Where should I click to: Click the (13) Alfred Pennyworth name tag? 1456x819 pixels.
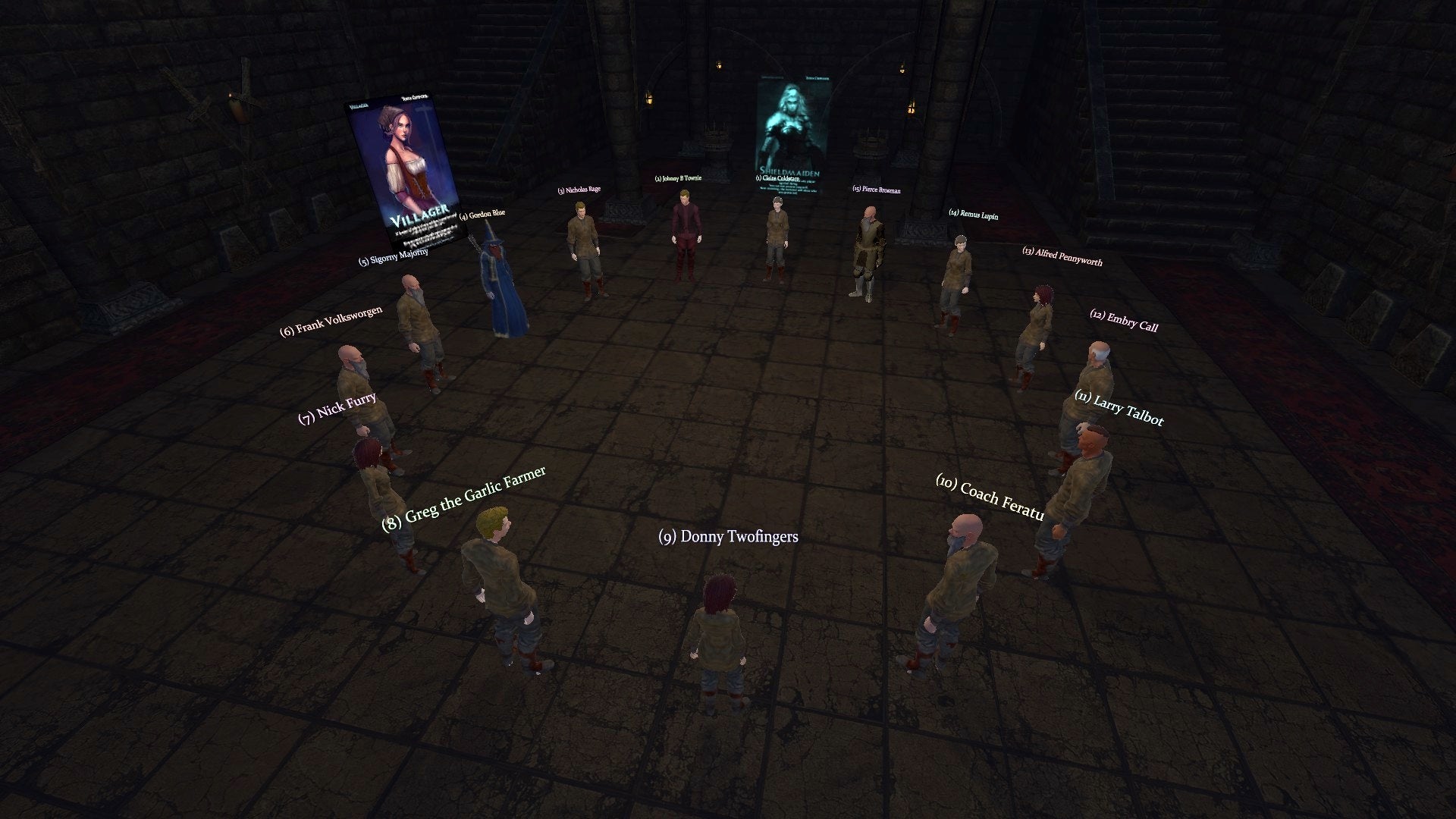[1064, 256]
